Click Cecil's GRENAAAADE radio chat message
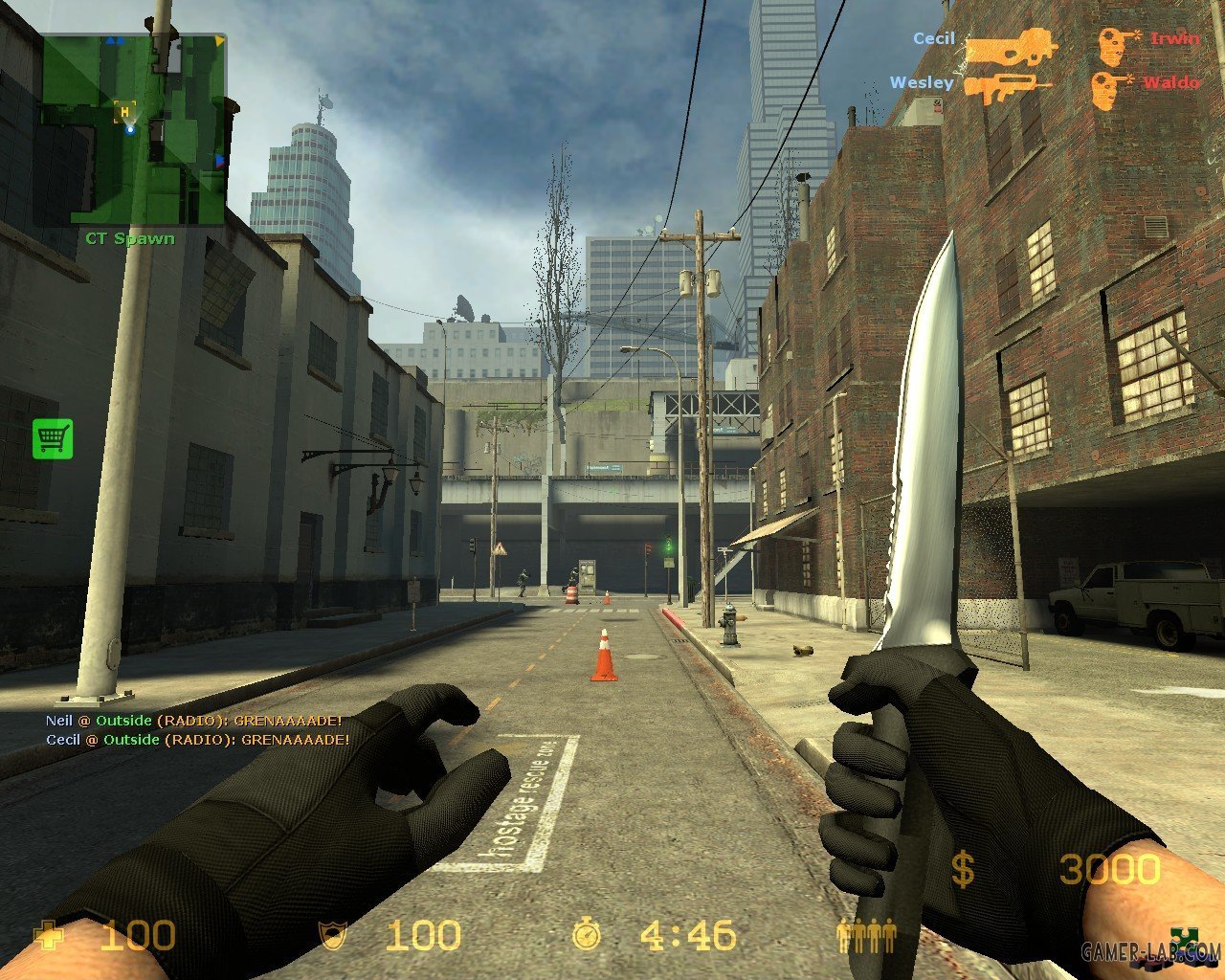The width and height of the screenshot is (1225, 980). click(197, 740)
